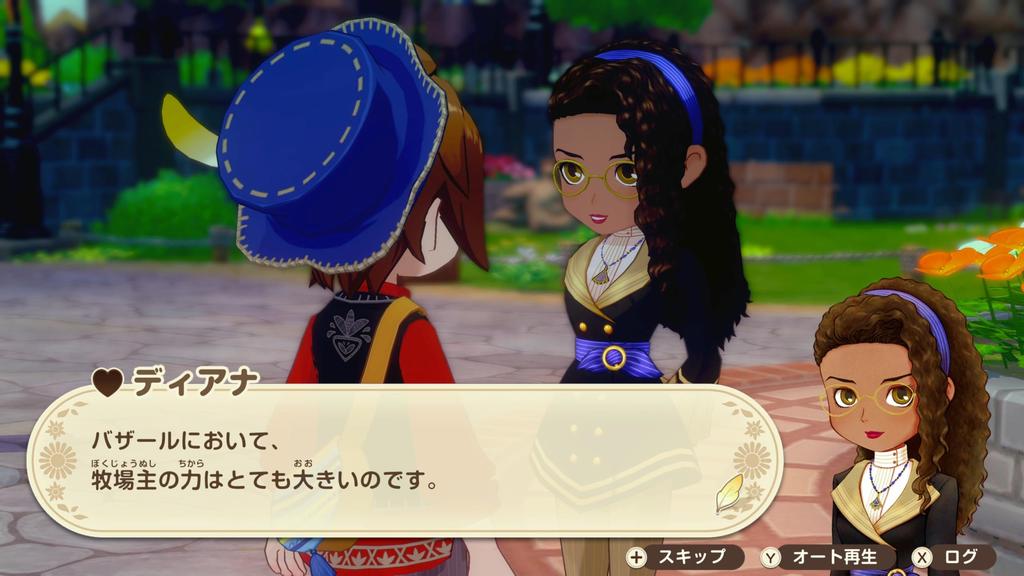Advance dialogue via the feather icon
This screenshot has width=1024, height=576.
point(730,493)
